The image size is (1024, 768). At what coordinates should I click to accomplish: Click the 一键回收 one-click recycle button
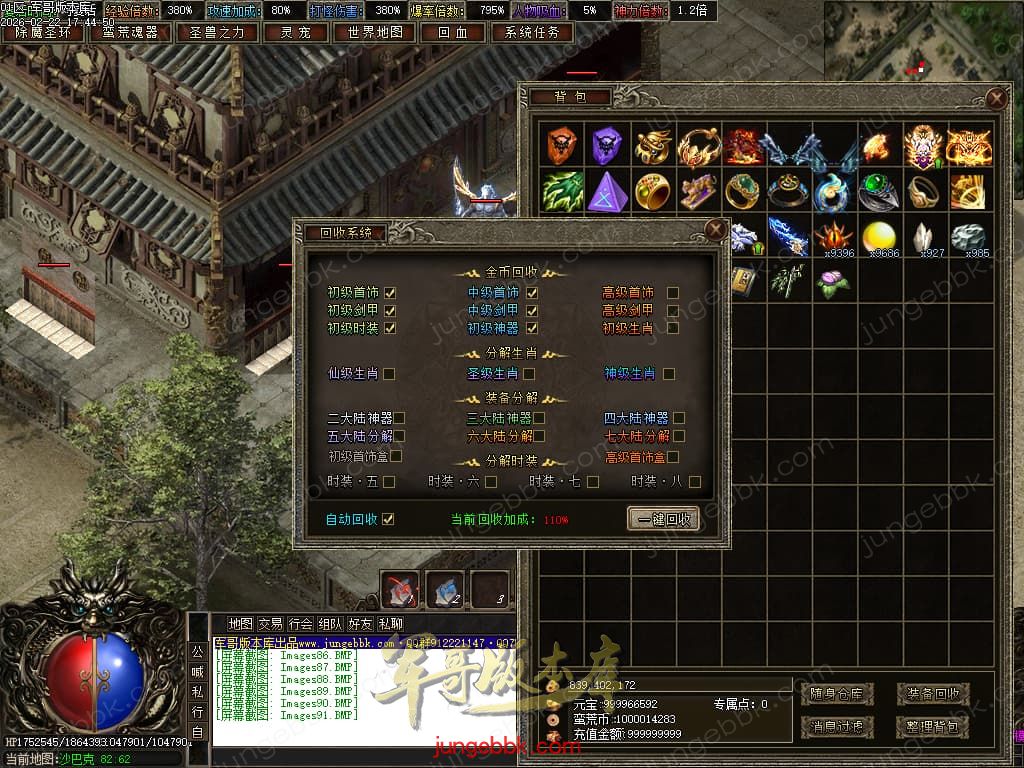662,519
